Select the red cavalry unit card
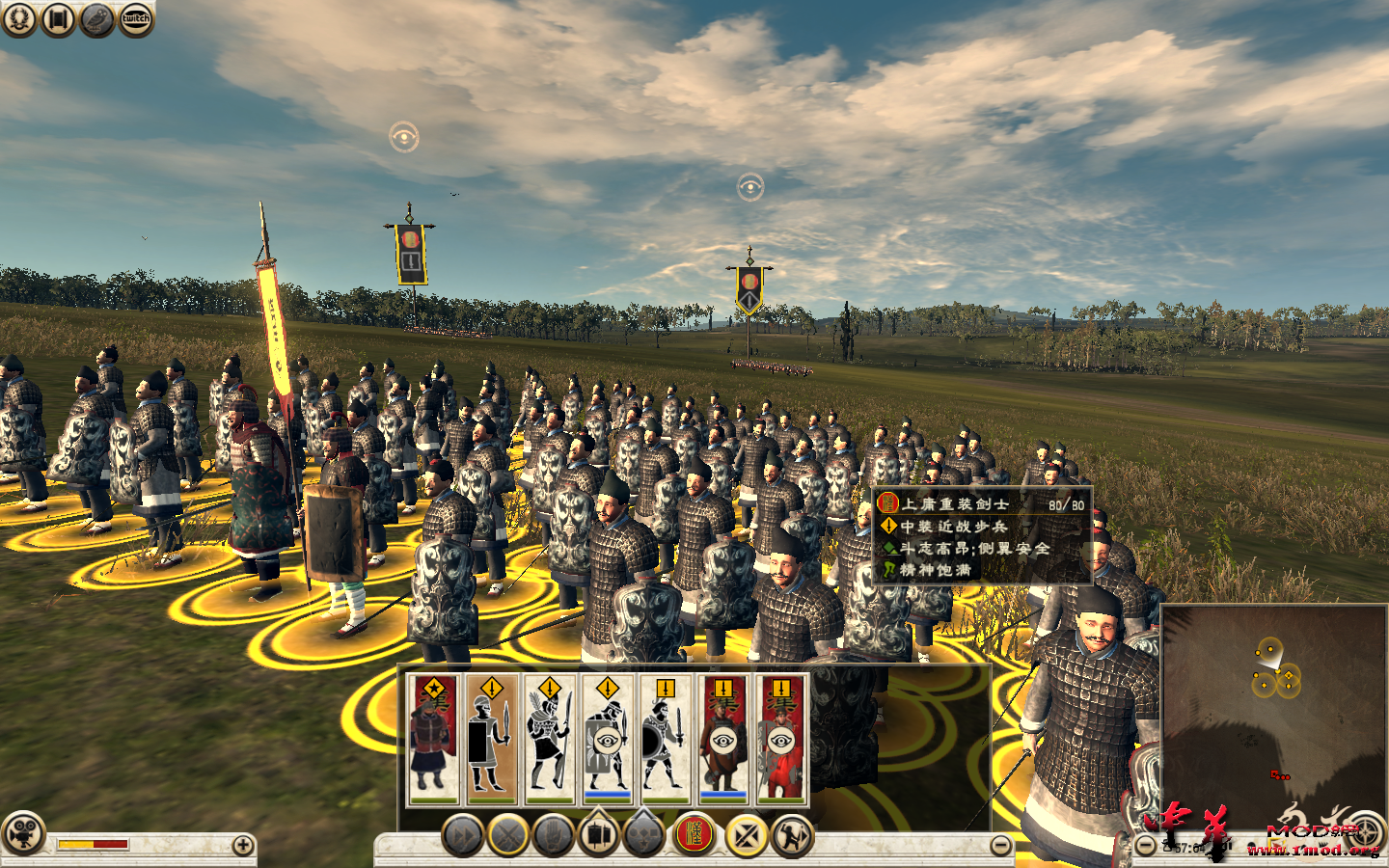Screen dimensions: 1389x868 click(780, 739)
